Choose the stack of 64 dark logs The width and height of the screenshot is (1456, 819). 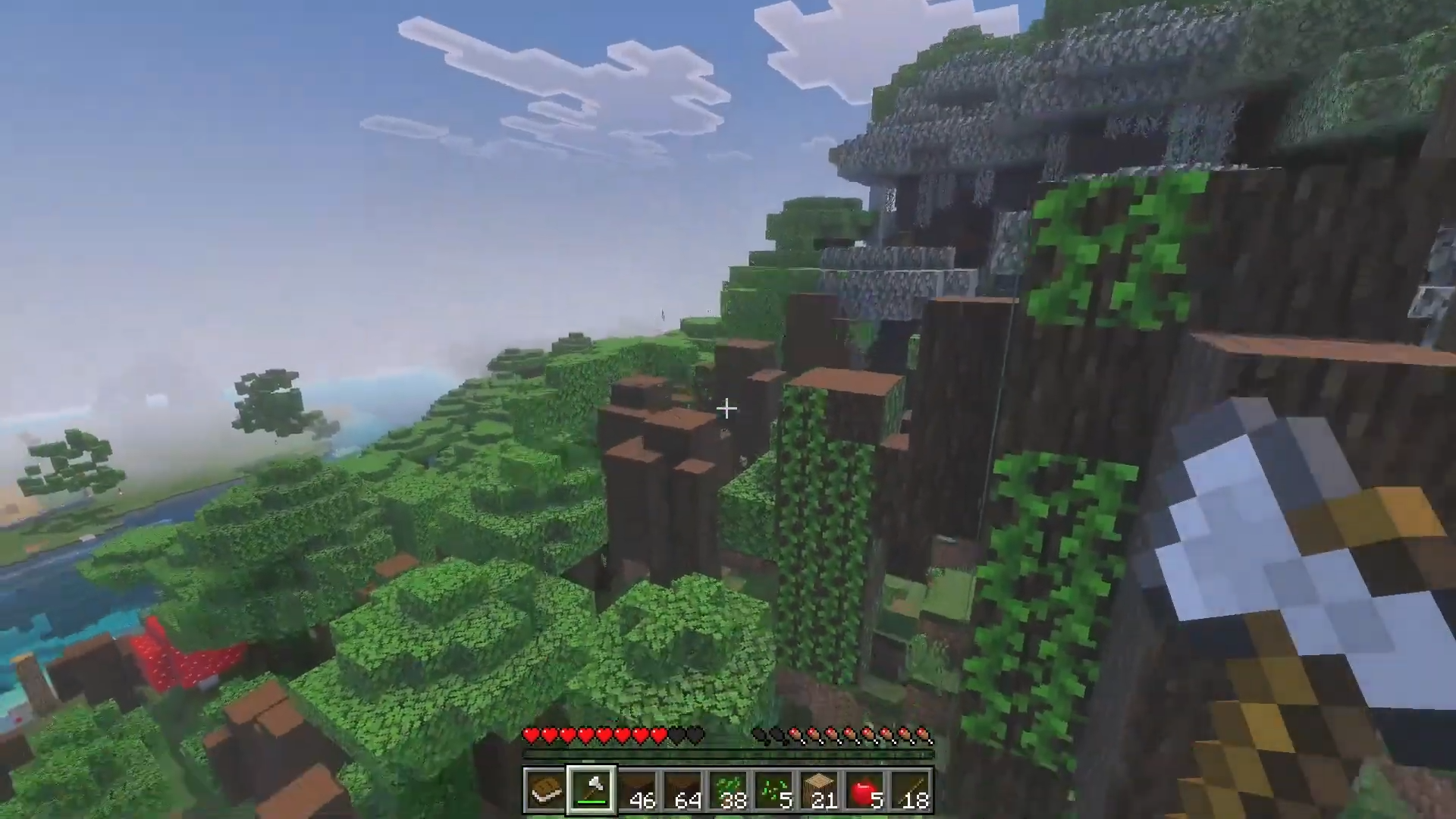682,790
